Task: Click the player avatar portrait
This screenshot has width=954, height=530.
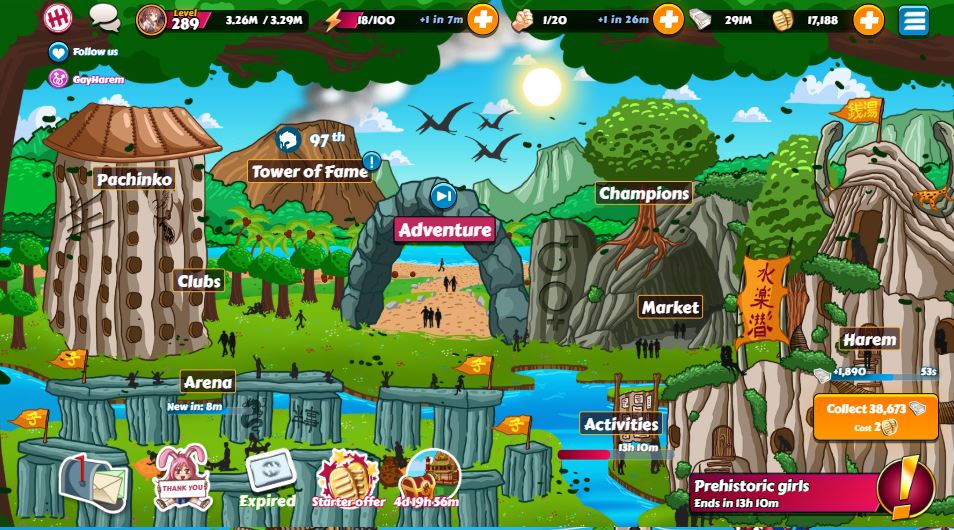Action: [x=151, y=20]
